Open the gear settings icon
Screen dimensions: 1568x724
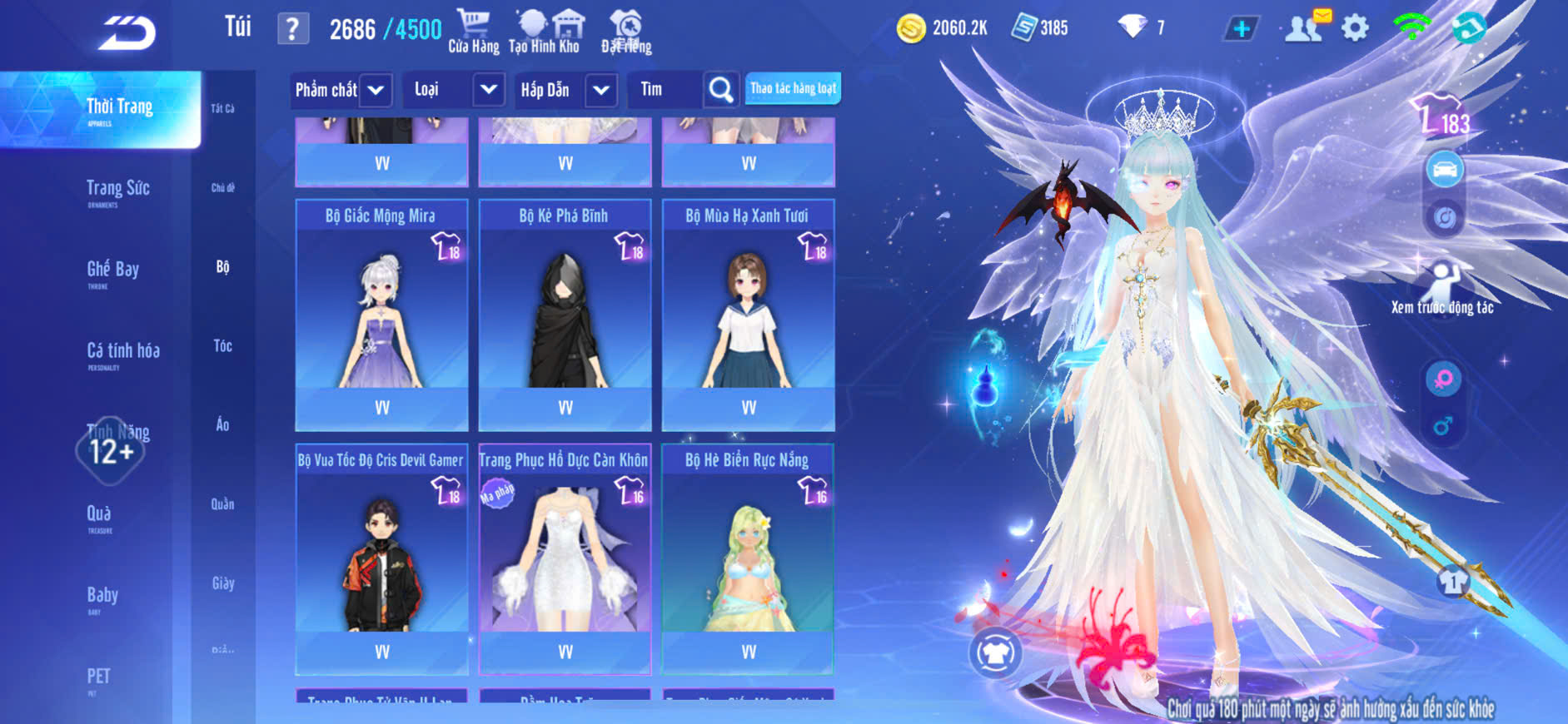(x=1355, y=28)
